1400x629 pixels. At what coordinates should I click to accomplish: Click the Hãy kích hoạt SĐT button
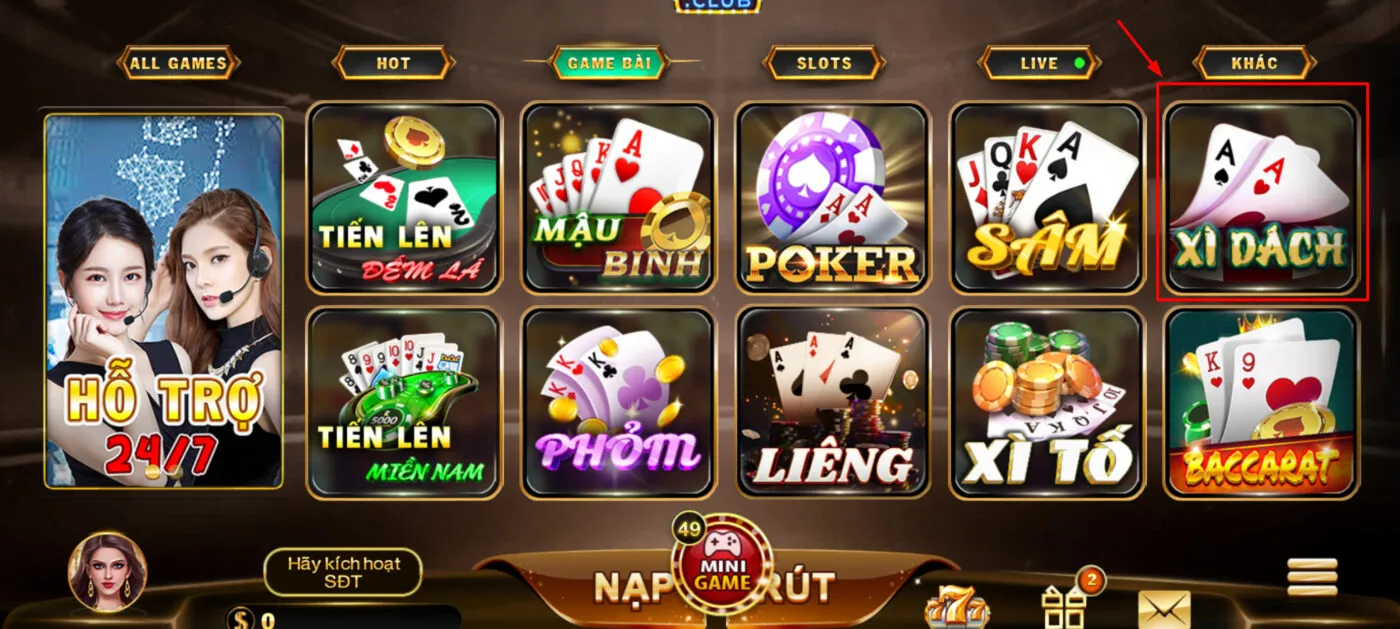tap(343, 572)
